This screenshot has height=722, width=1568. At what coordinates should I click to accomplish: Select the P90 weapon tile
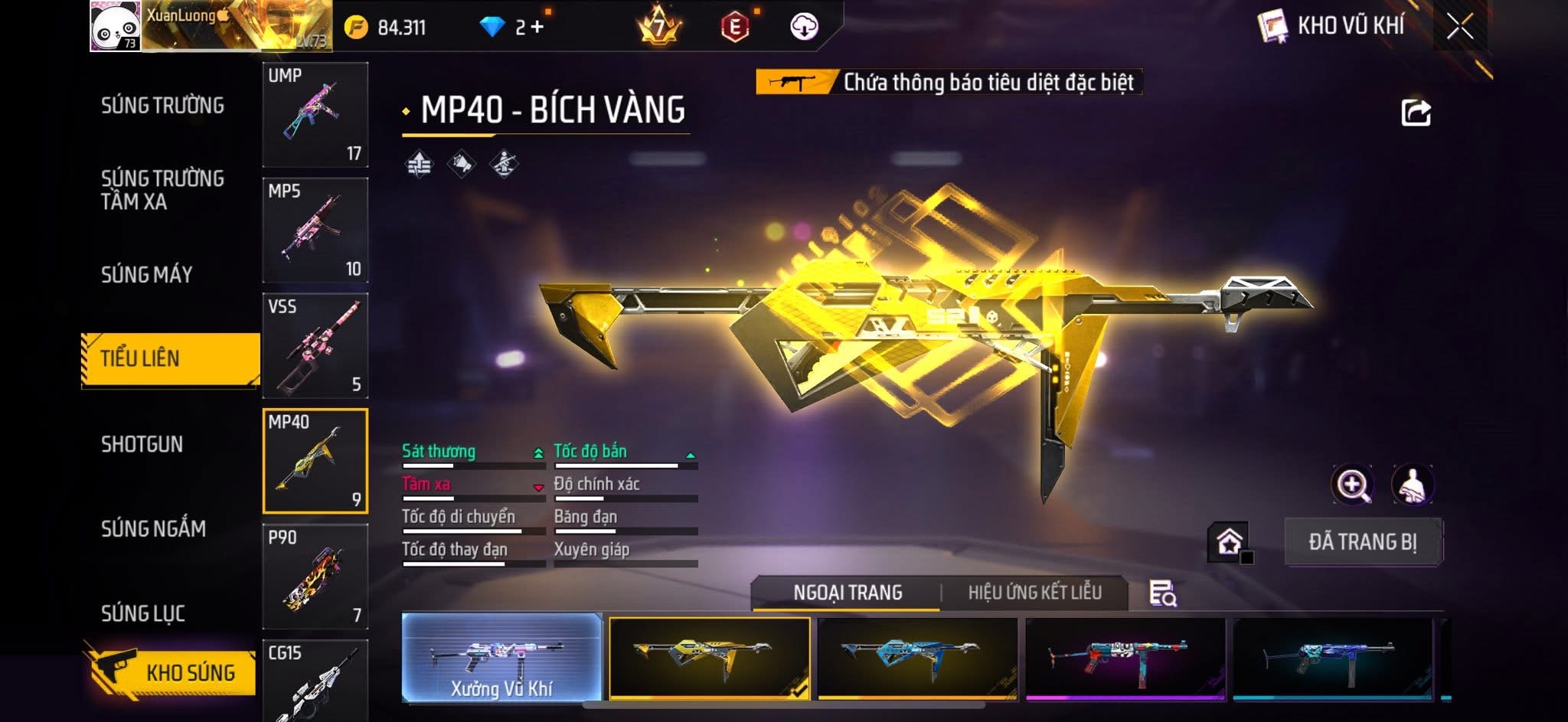pos(315,577)
